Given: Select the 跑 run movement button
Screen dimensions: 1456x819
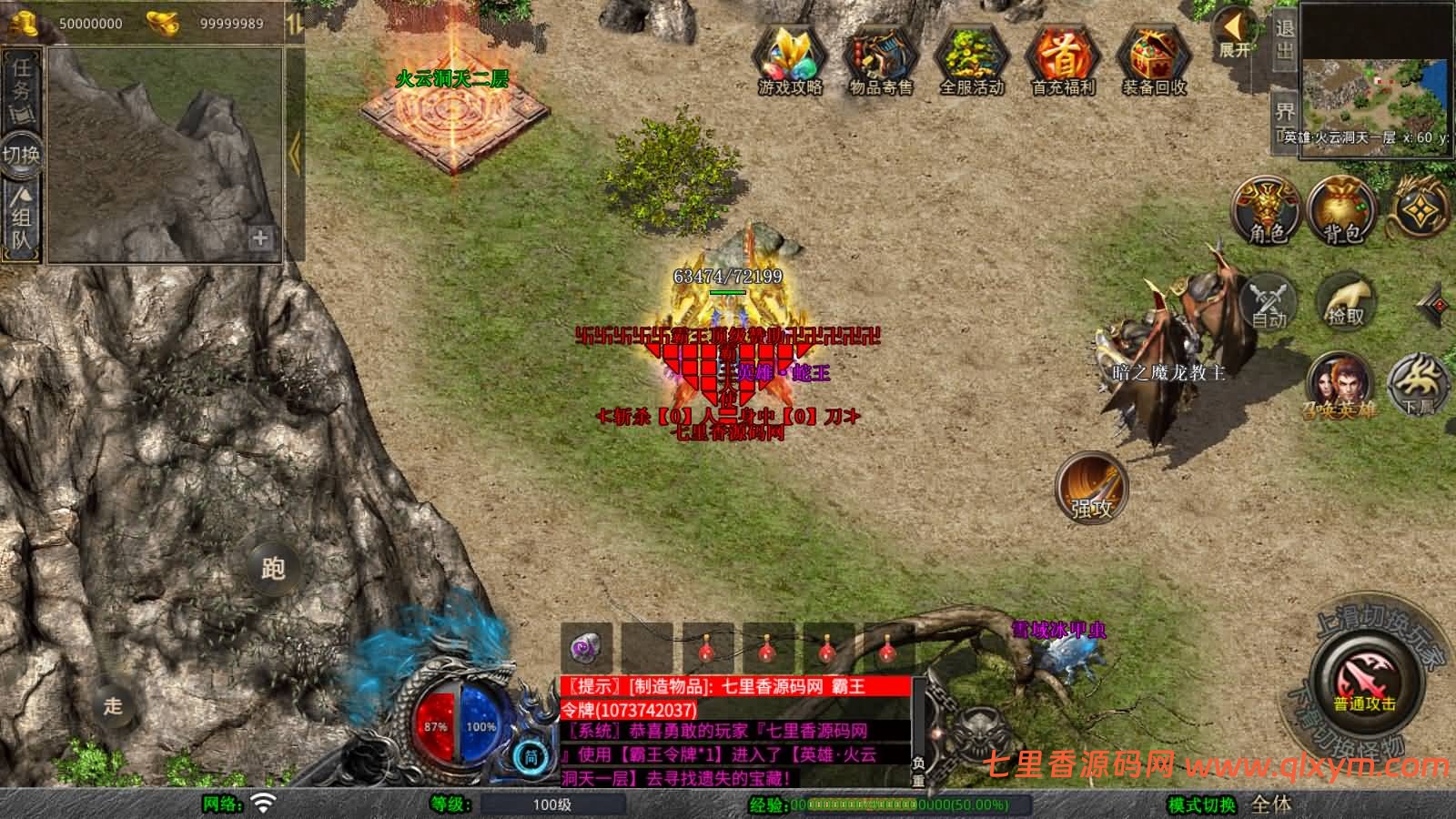Looking at the screenshot, I should pos(272,568).
